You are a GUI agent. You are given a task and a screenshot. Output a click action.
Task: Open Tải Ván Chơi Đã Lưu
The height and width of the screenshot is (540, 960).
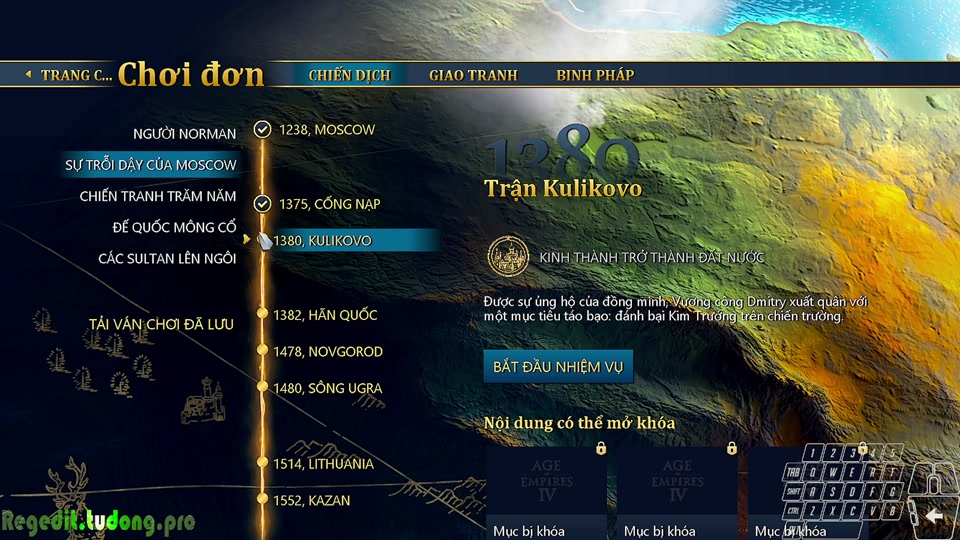161,324
